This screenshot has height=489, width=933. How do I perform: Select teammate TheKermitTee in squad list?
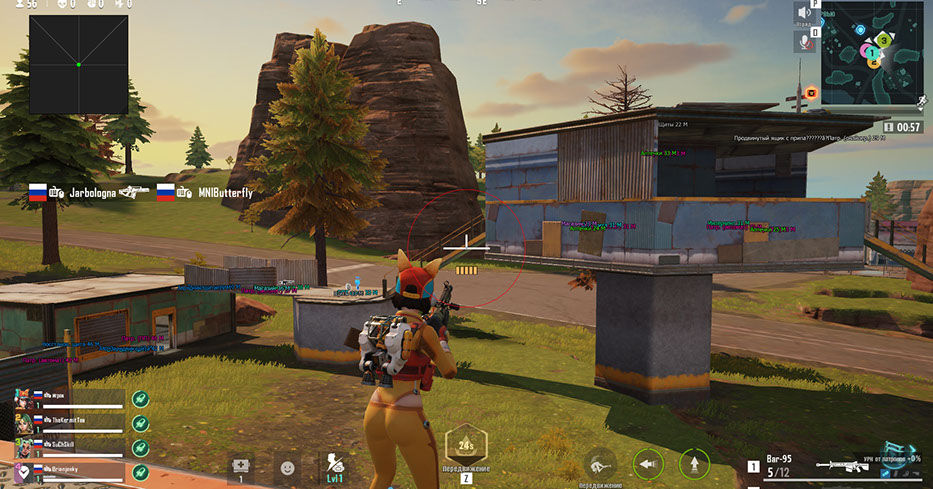(x=70, y=421)
